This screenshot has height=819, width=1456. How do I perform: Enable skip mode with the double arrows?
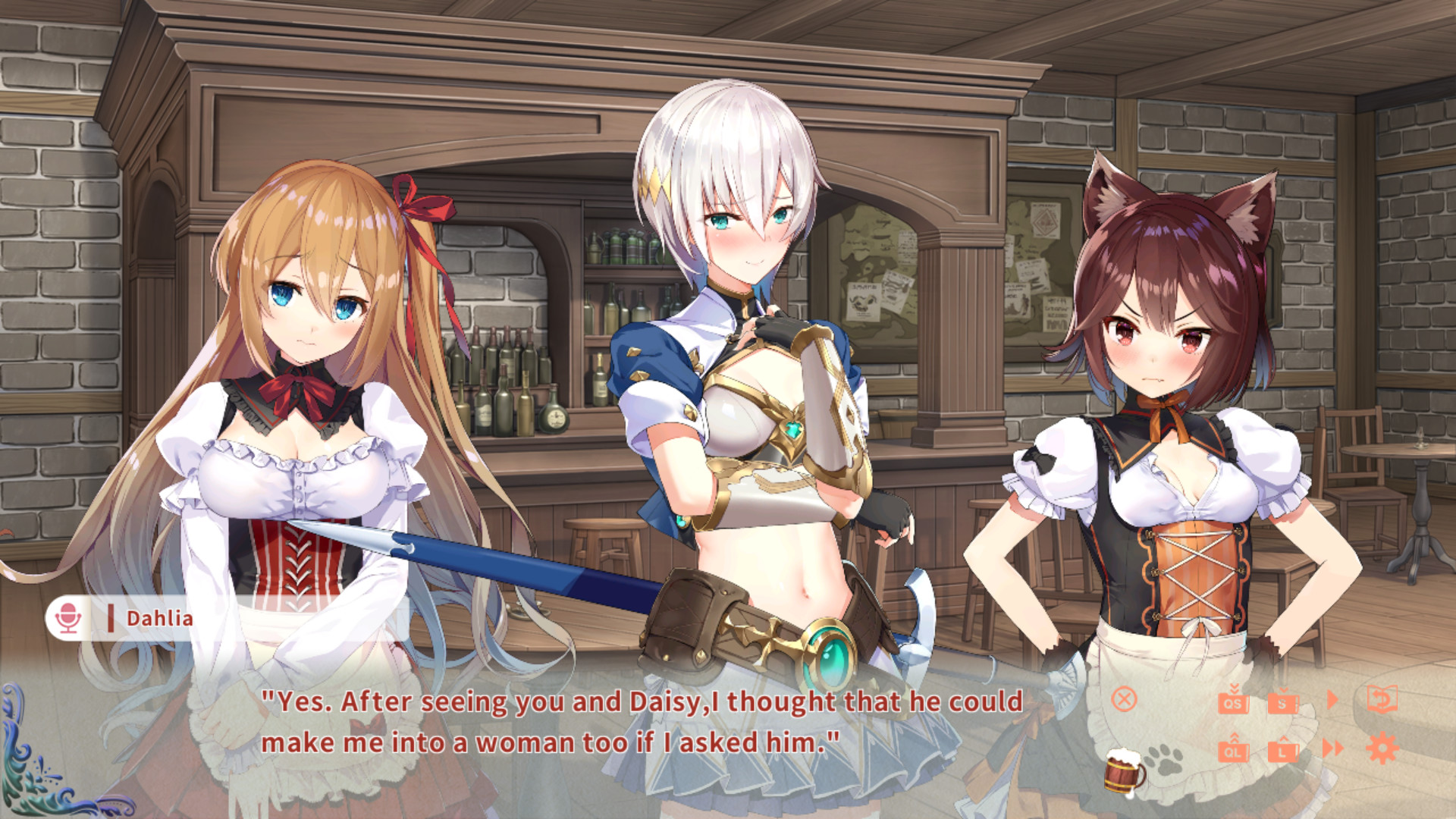(x=1331, y=747)
